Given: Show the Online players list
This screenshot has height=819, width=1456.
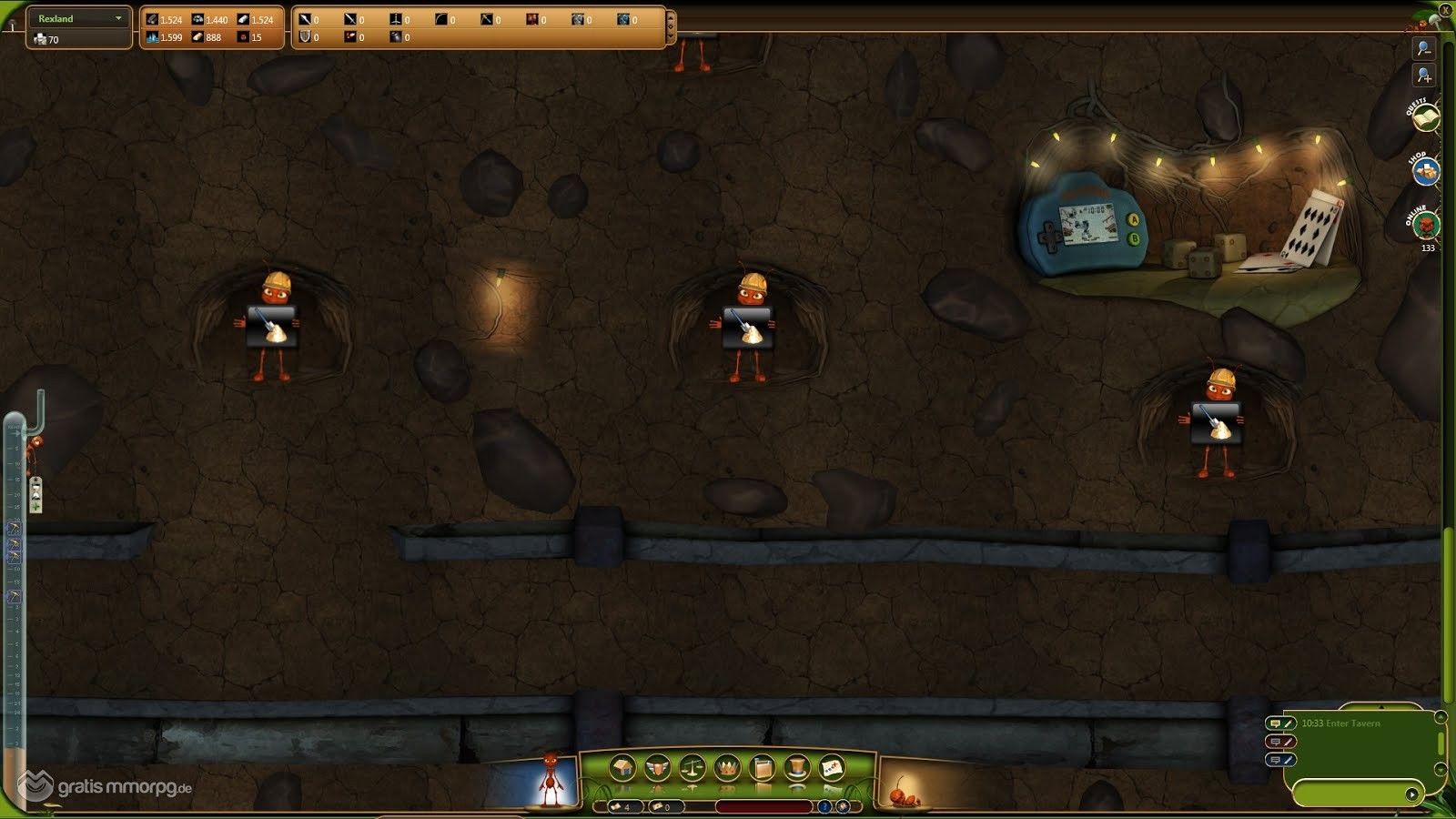Looking at the screenshot, I should (x=1426, y=224).
